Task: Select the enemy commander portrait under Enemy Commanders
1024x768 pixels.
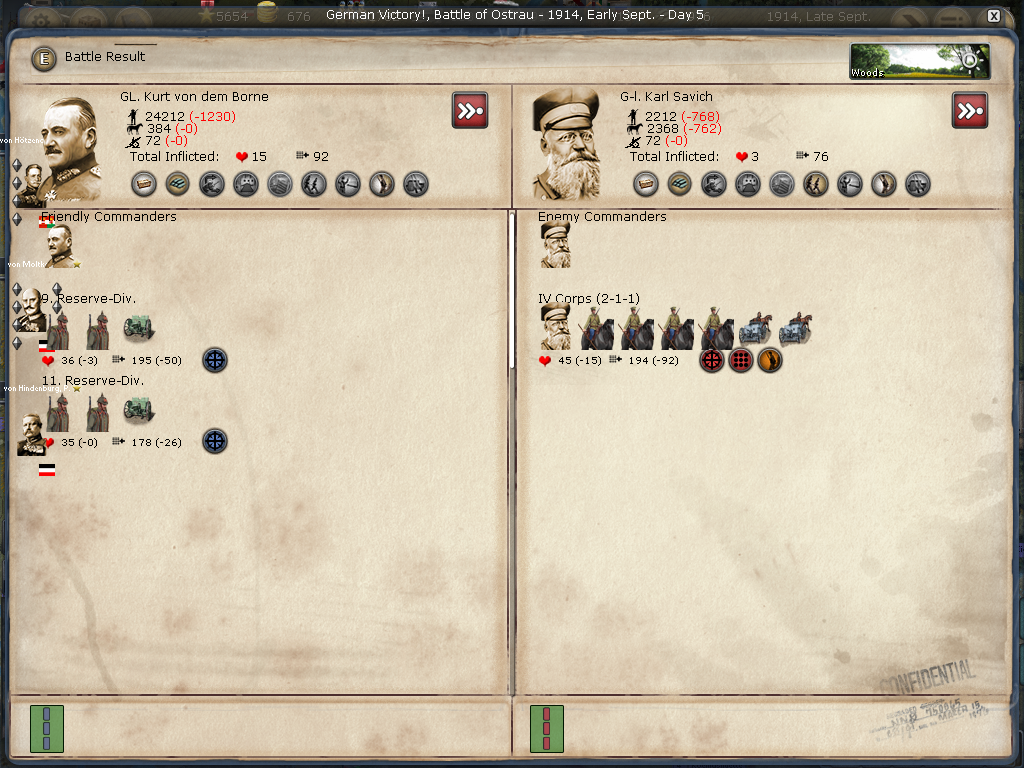Action: [x=556, y=246]
